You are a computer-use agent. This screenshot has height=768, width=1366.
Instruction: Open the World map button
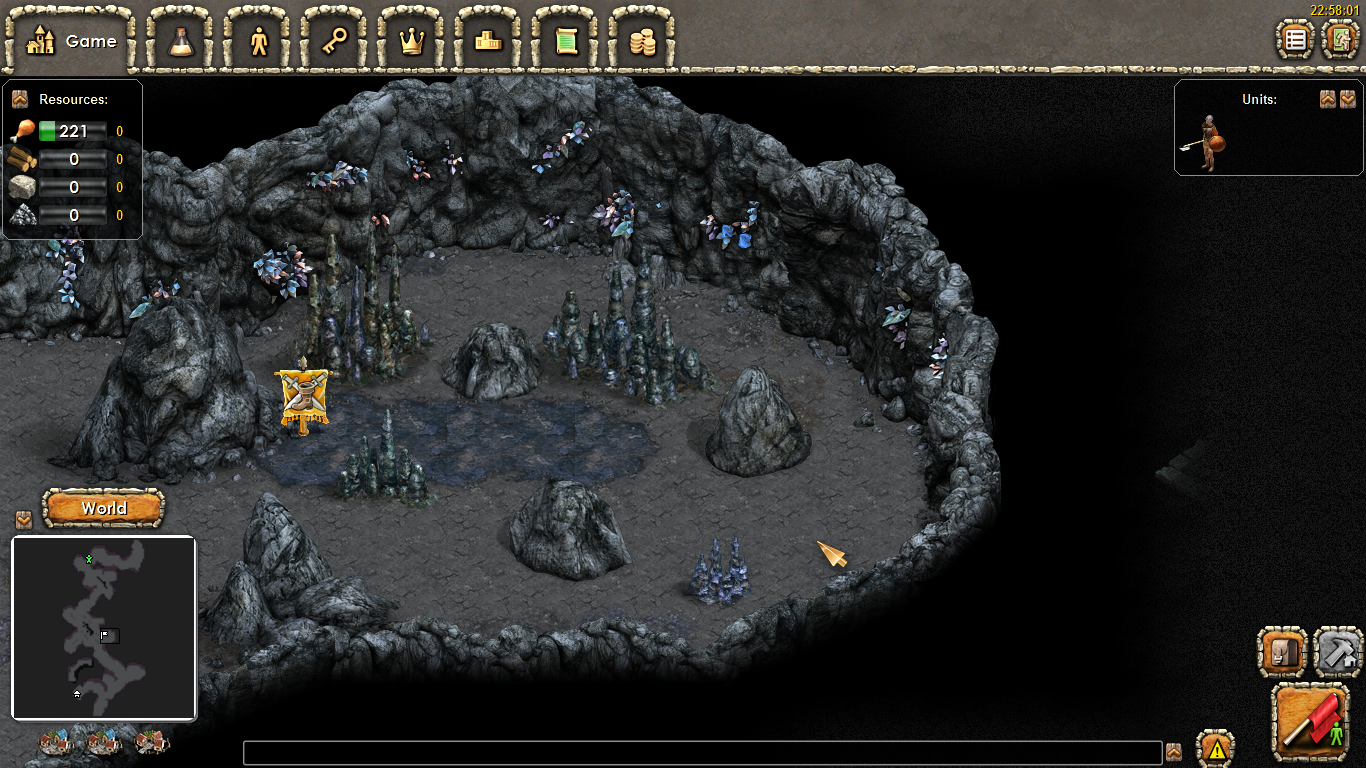click(x=104, y=508)
